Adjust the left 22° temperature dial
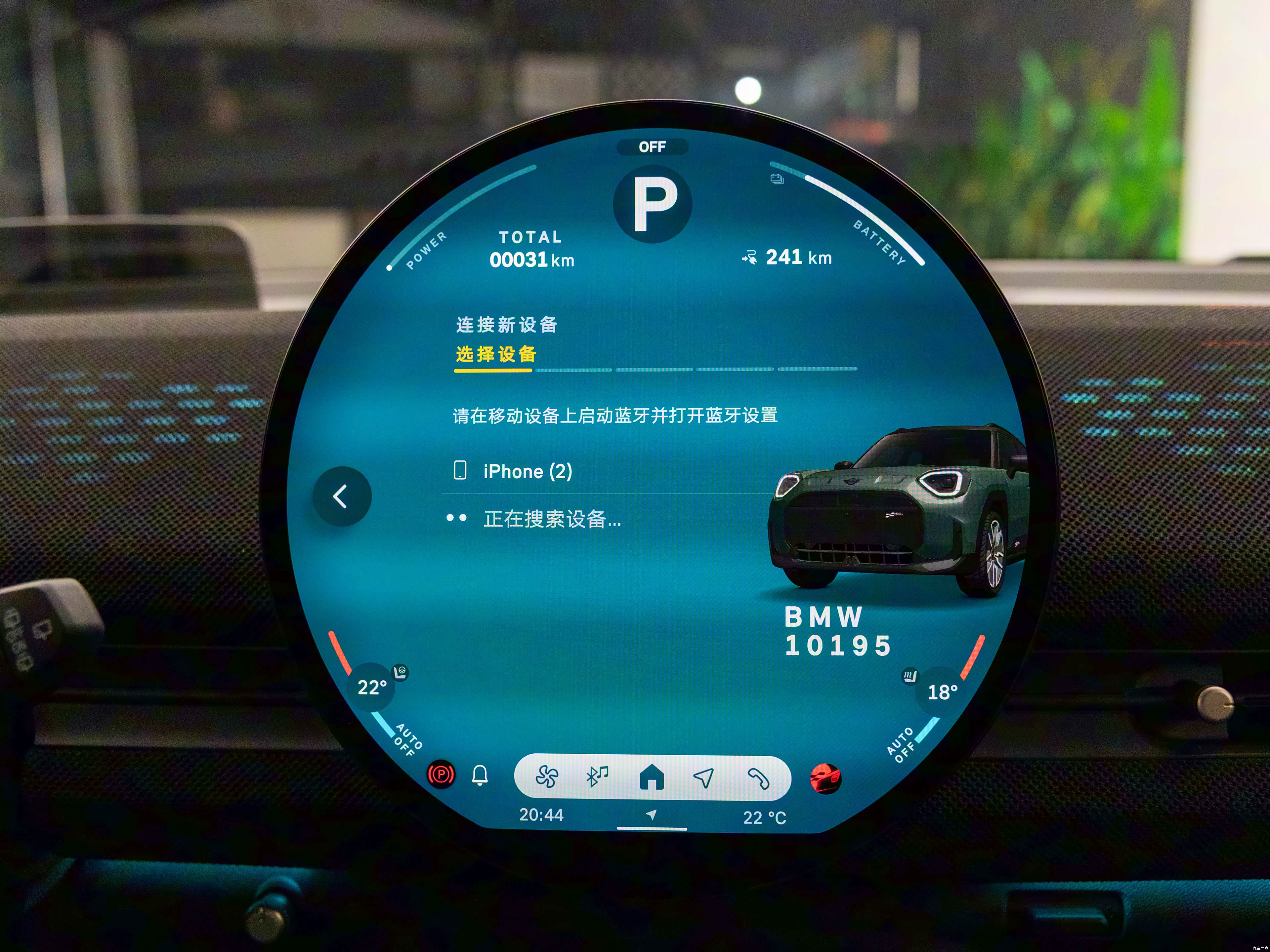 pyautogui.click(x=371, y=687)
